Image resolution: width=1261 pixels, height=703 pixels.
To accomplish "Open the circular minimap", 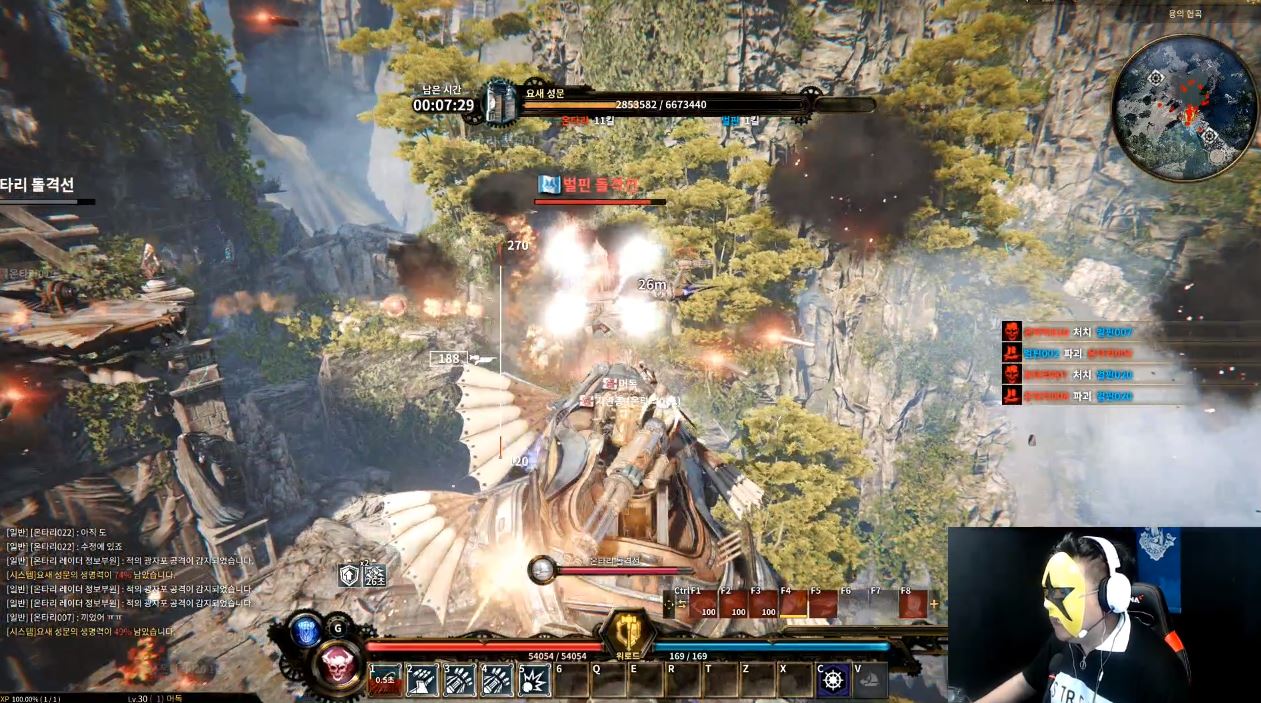I will [x=1185, y=108].
